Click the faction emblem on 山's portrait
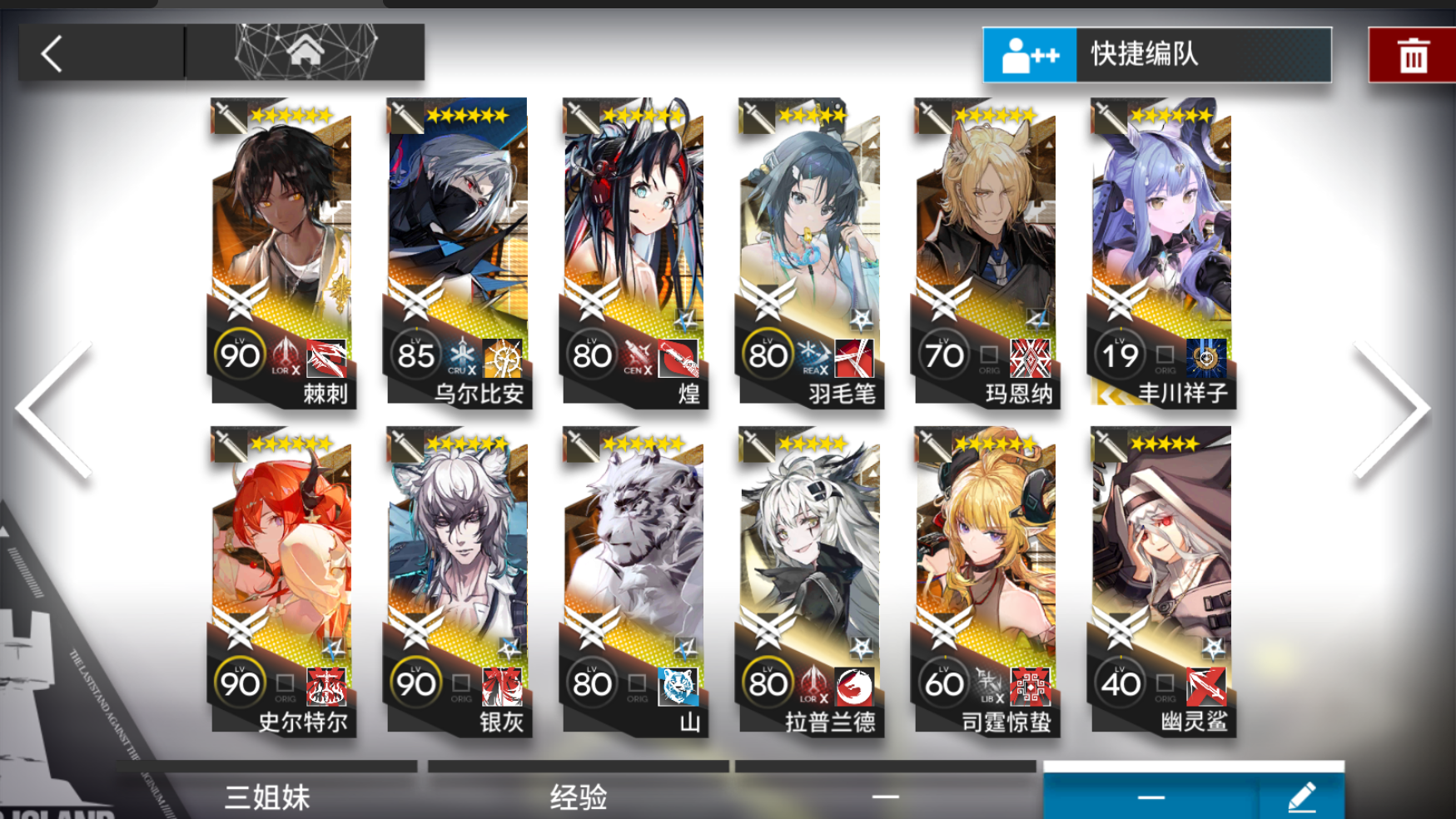The image size is (1456, 819). click(678, 687)
